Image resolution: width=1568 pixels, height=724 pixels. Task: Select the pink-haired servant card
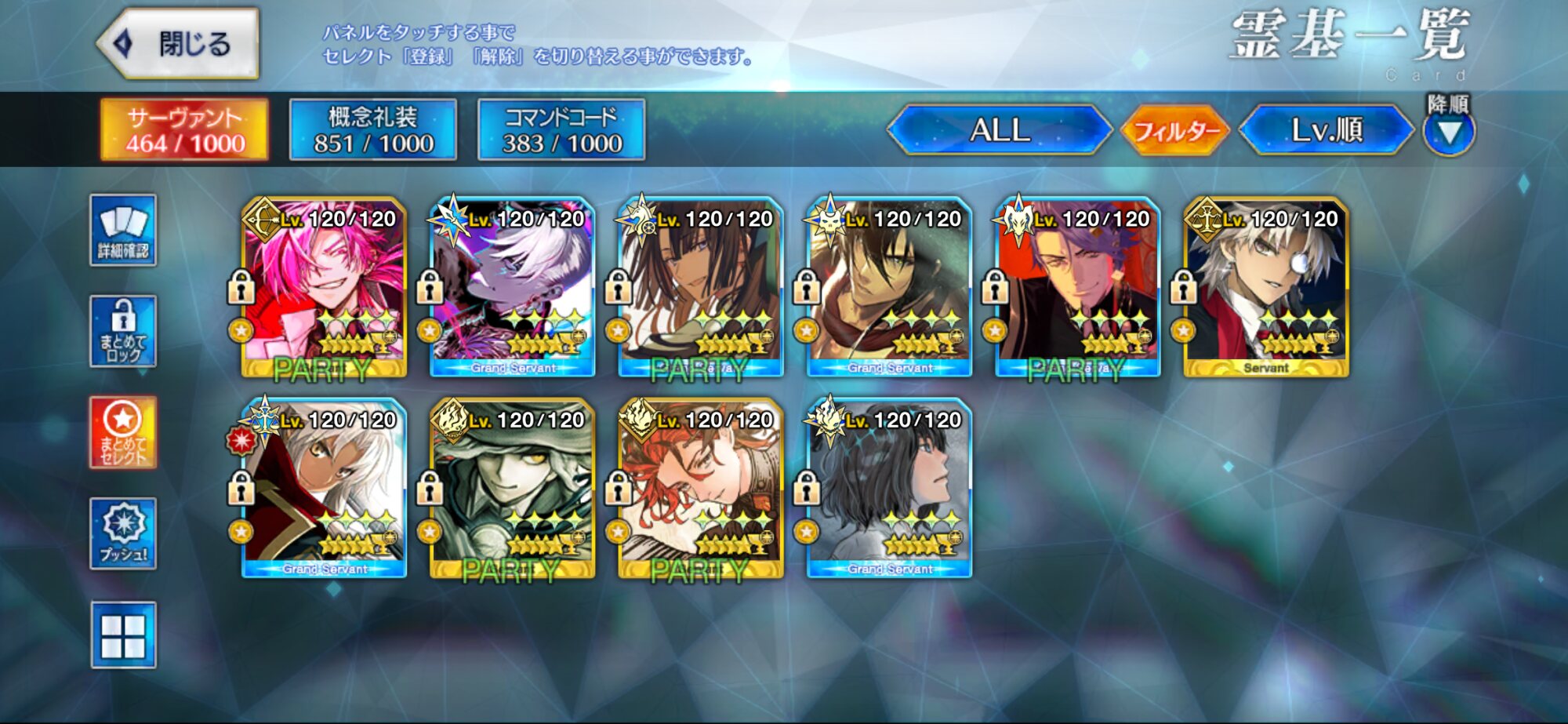click(x=324, y=288)
